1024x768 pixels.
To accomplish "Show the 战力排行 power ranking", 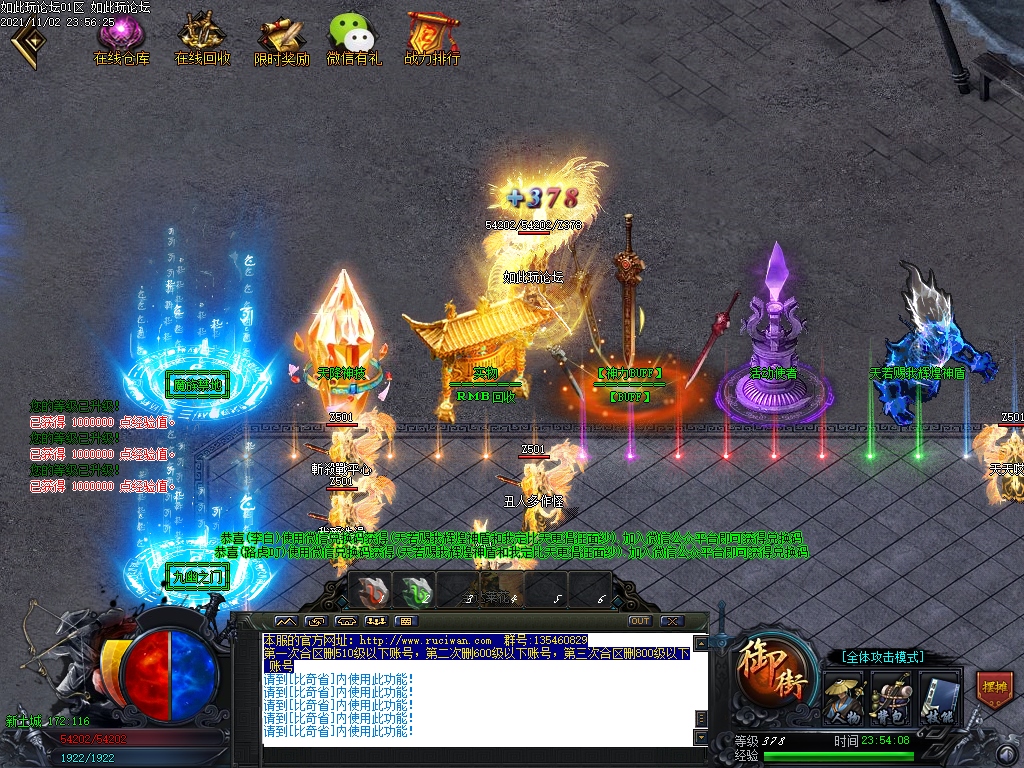I will (433, 36).
